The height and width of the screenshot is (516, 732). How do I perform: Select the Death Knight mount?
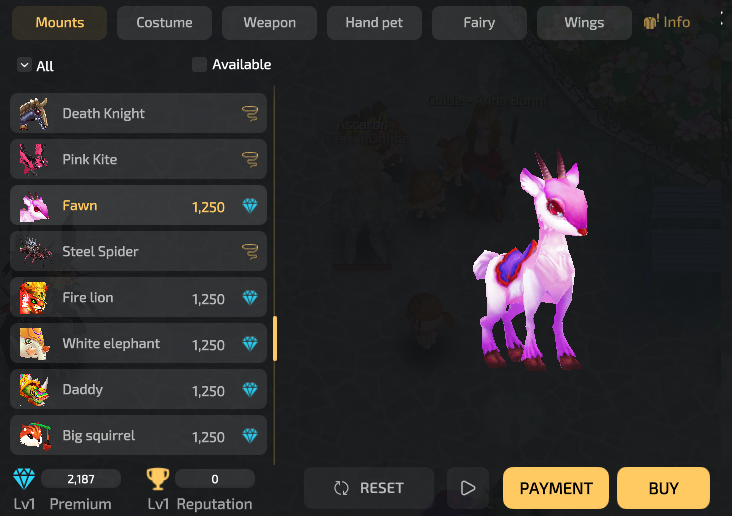(x=138, y=113)
